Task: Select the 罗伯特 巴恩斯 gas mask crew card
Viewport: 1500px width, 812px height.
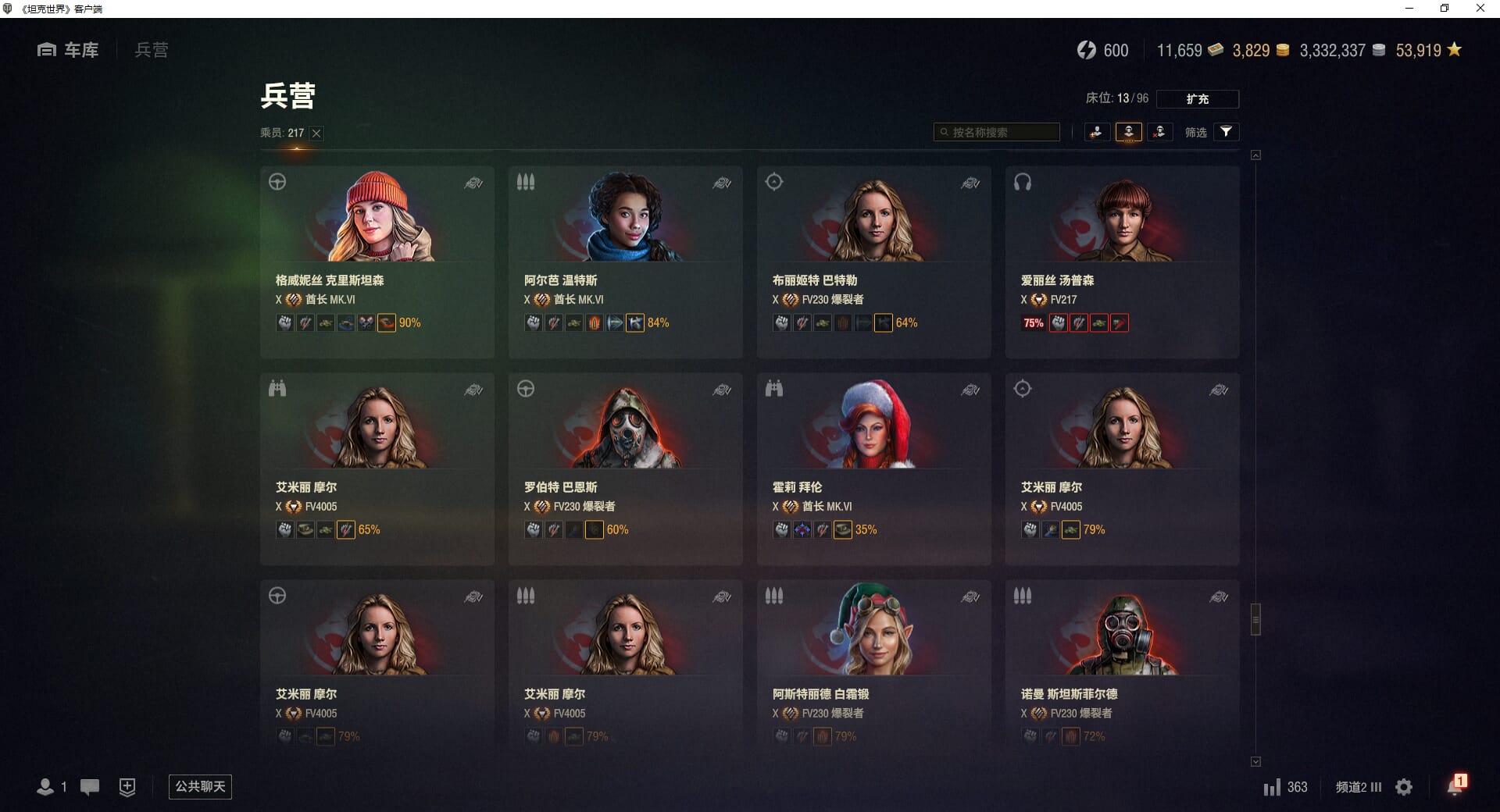Action: (625, 468)
